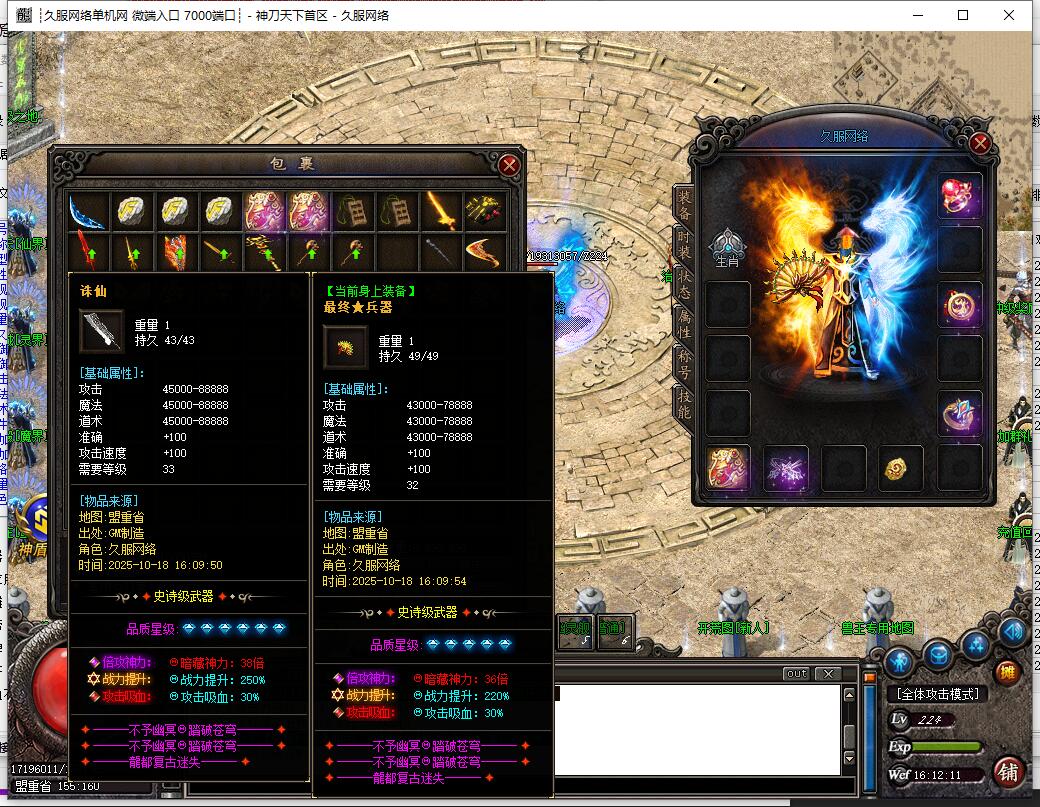The image size is (1040, 807).
Task: Maximize the game window
Action: click(963, 15)
